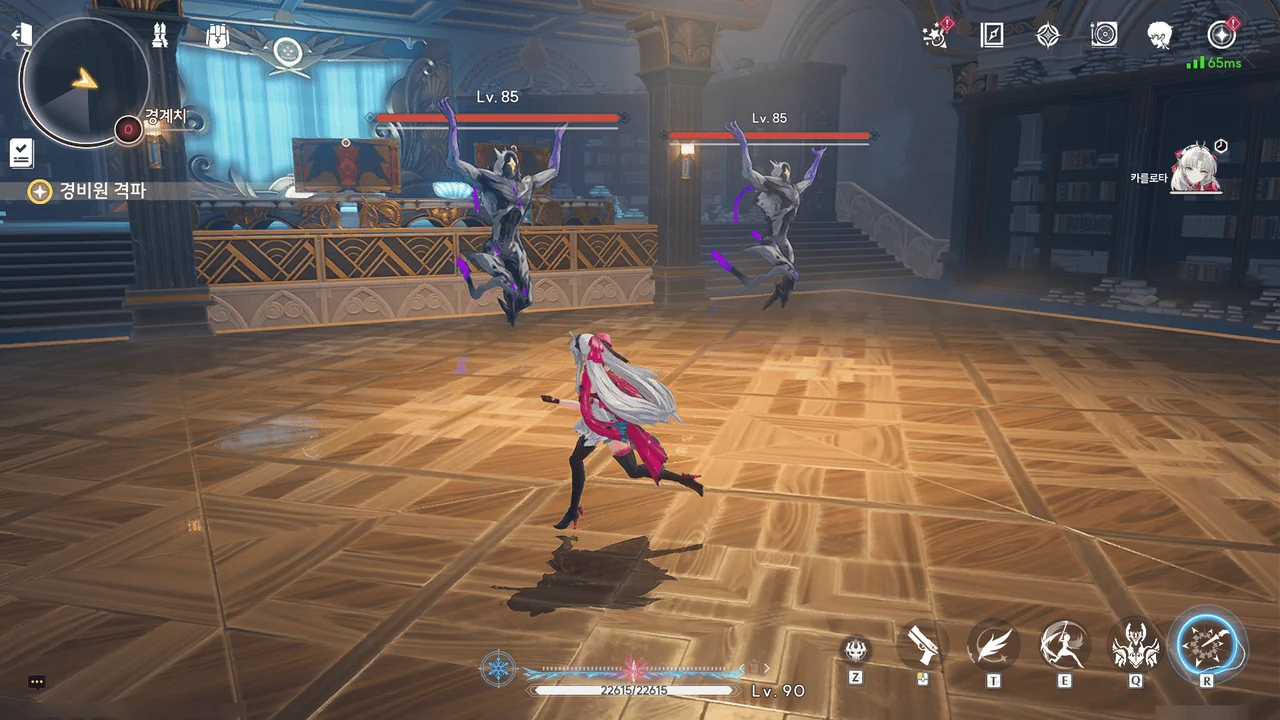
Task: Open the quest checklist icon
Action: point(21,152)
